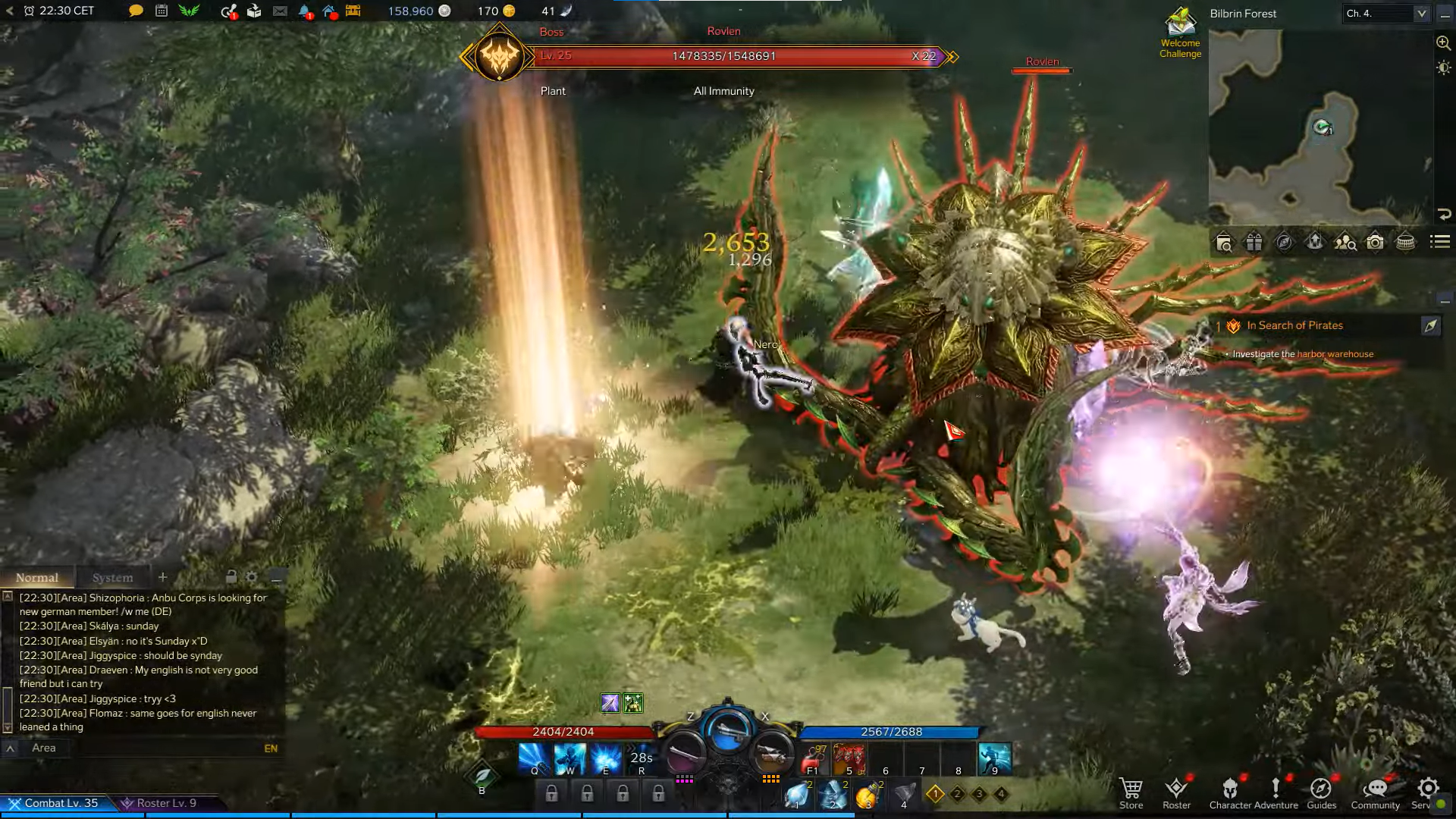Viewport: 1456px width, 819px height.
Task: Open the mail envelope icon
Action: click(280, 11)
